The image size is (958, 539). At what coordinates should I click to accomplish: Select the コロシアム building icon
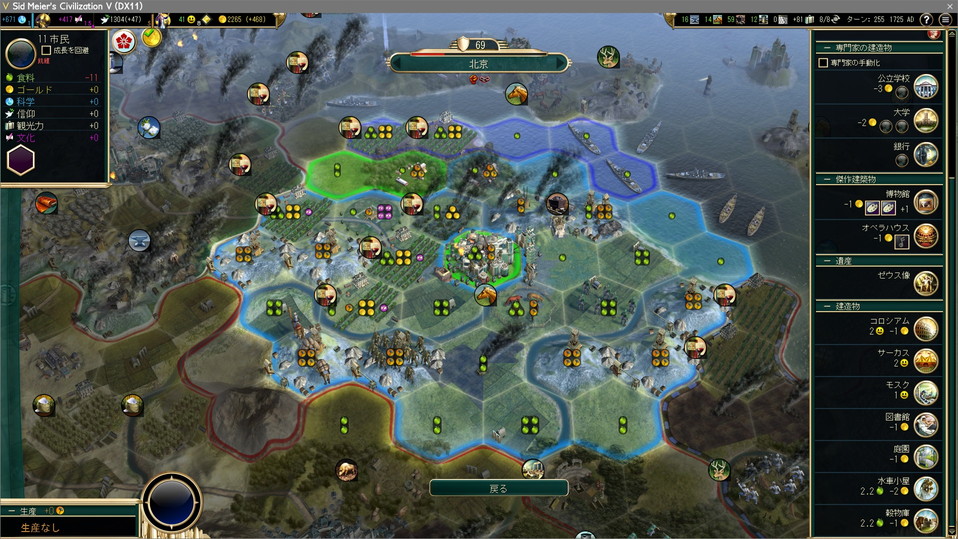926,329
